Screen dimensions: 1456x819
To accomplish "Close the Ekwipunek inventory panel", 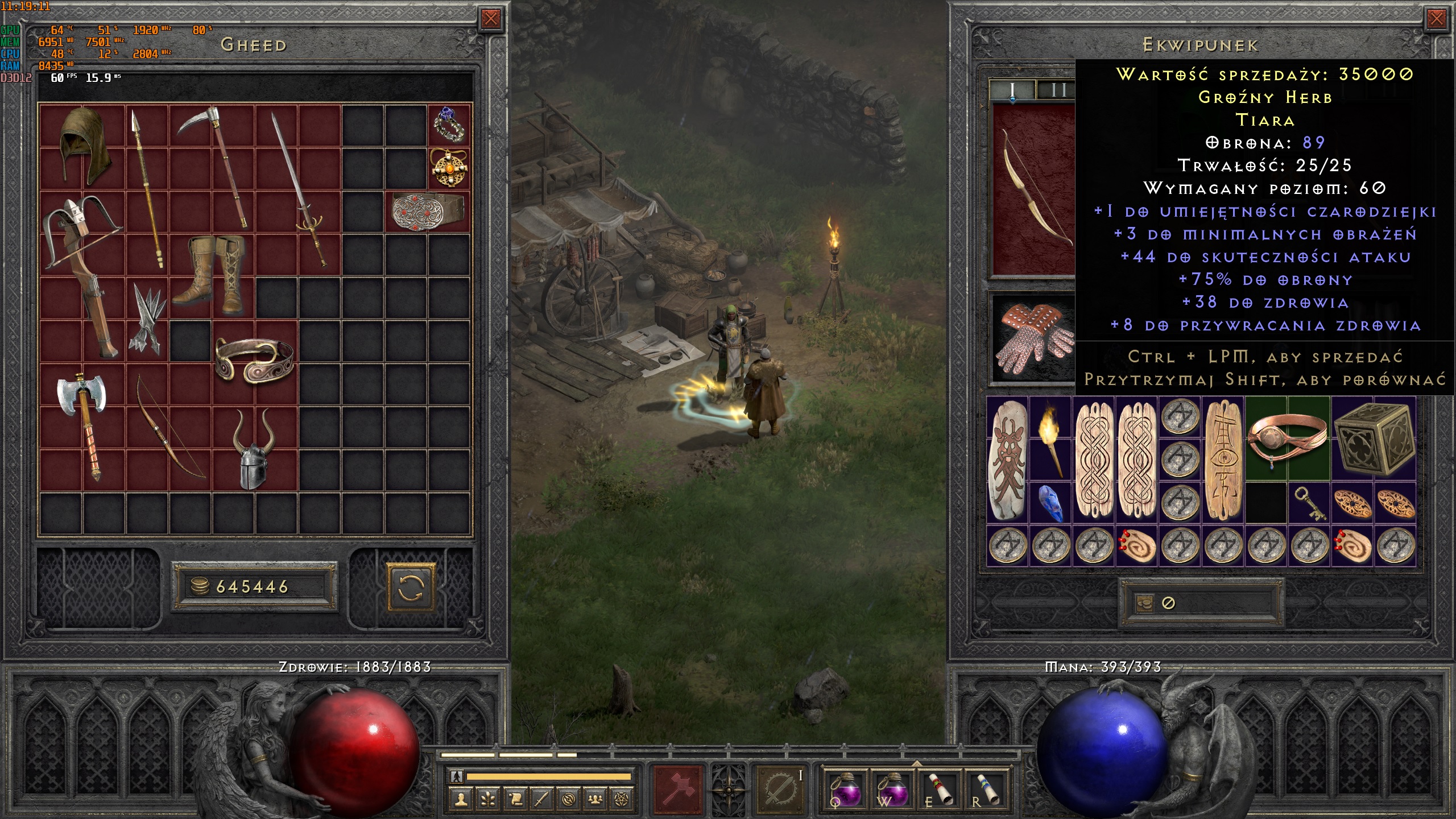I will tap(1436, 19).
